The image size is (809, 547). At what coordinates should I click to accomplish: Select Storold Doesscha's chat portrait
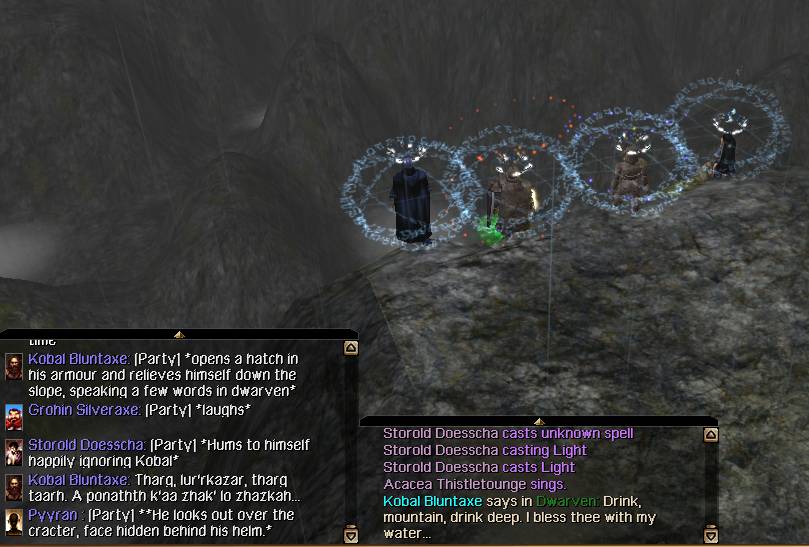point(14,451)
